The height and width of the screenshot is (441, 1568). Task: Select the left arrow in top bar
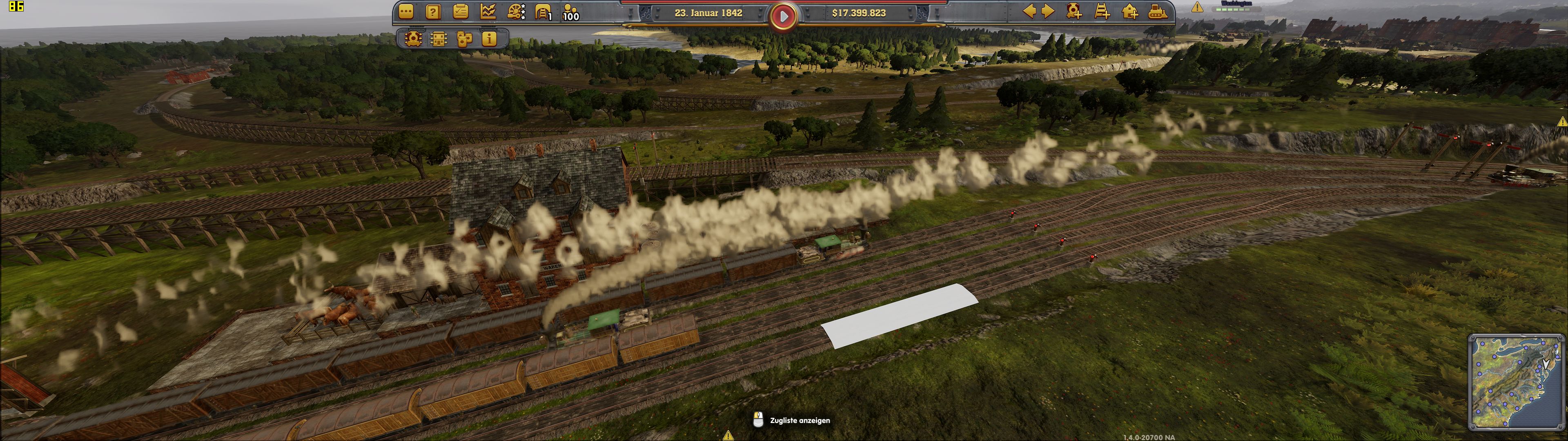tap(1029, 11)
